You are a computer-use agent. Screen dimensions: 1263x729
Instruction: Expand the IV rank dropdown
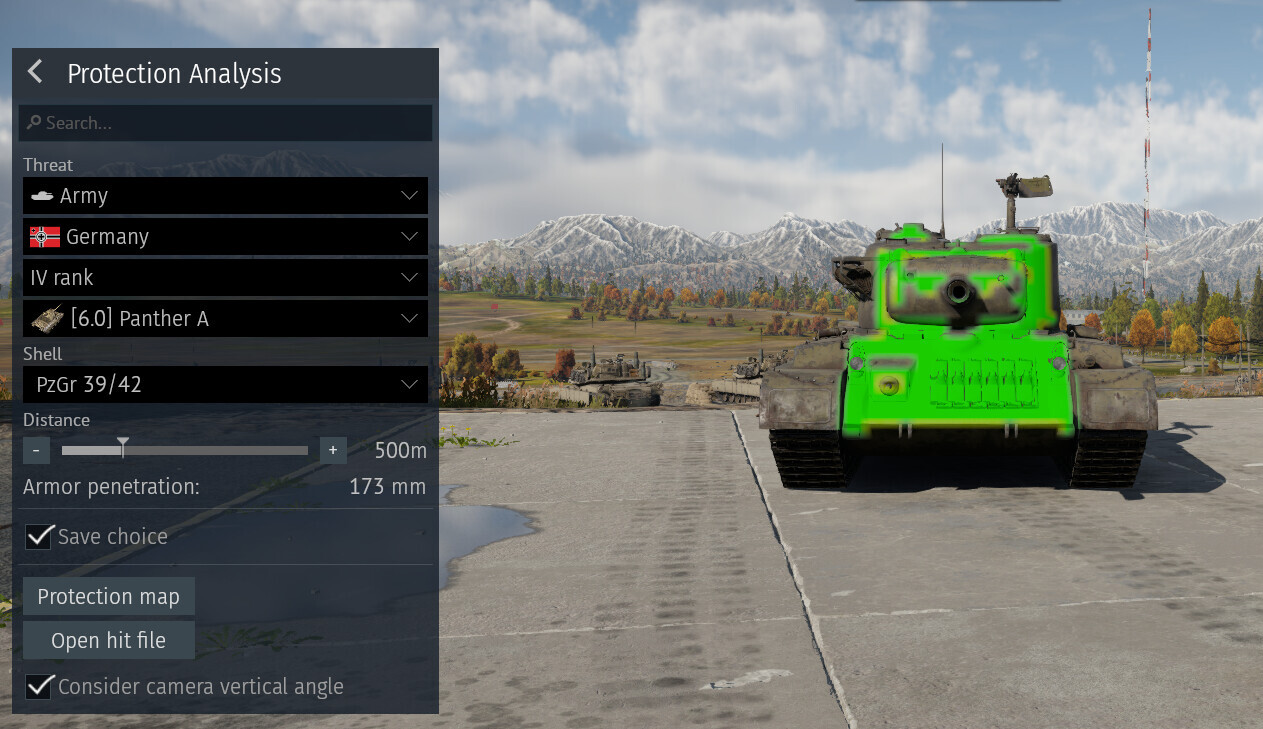coord(225,278)
